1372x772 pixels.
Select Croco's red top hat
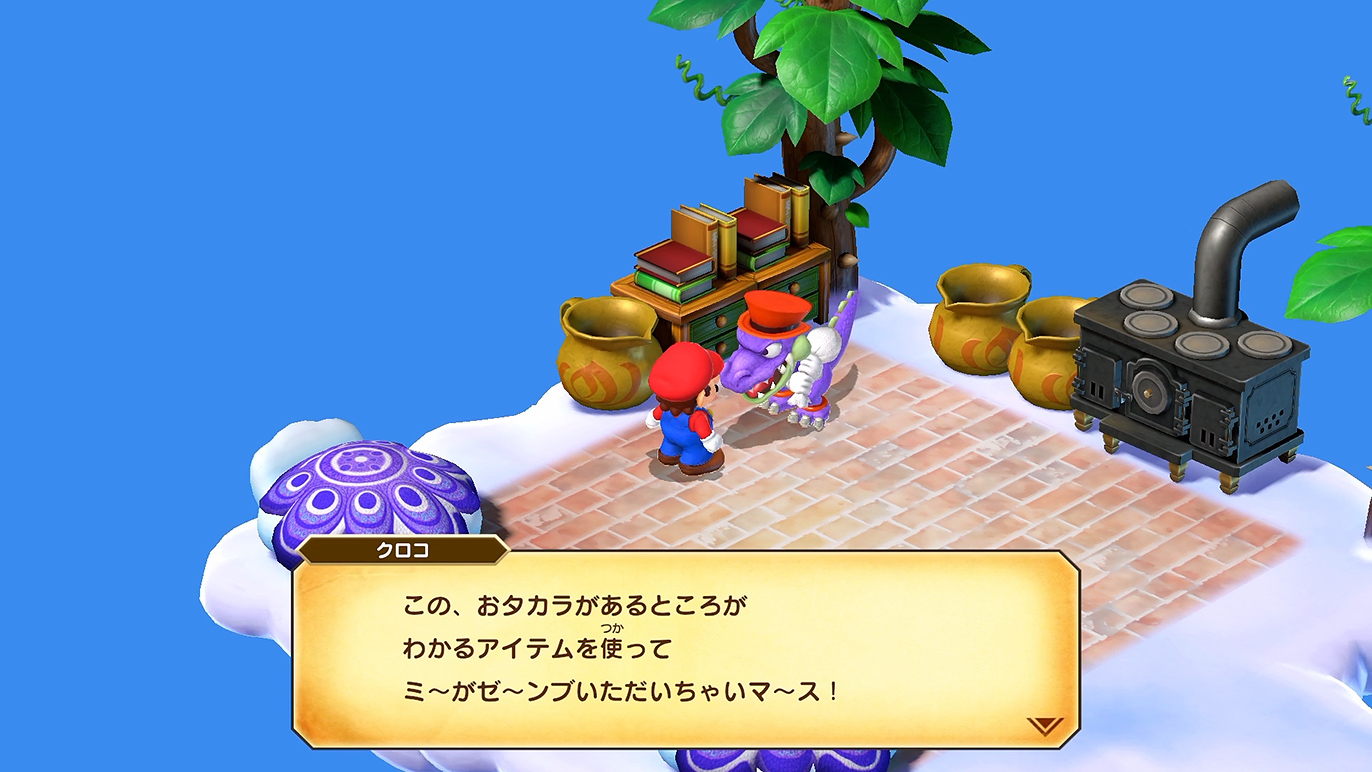775,312
